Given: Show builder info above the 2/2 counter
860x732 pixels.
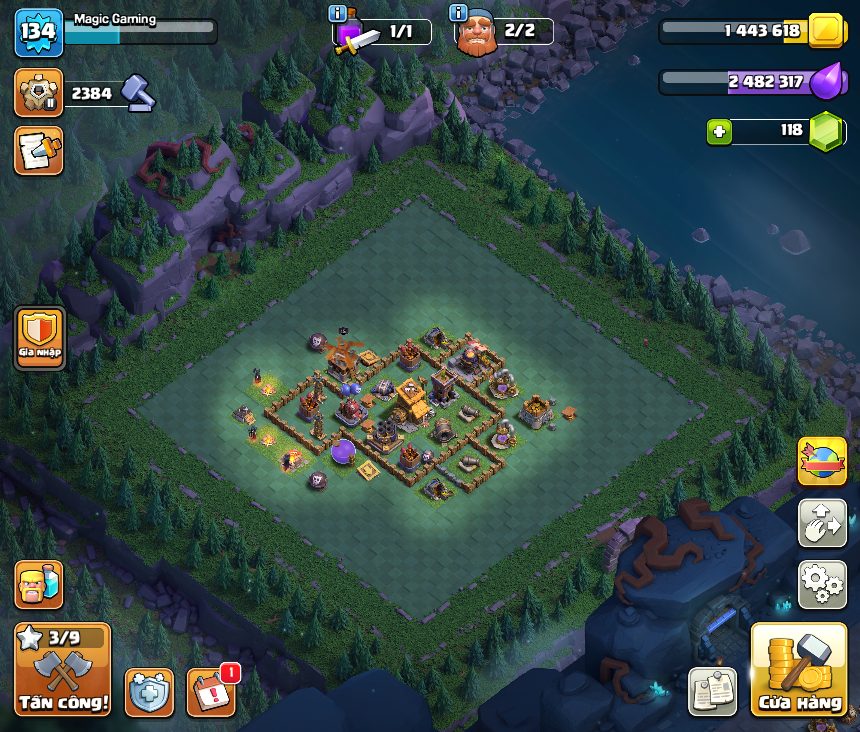Looking at the screenshot, I should coord(459,13).
